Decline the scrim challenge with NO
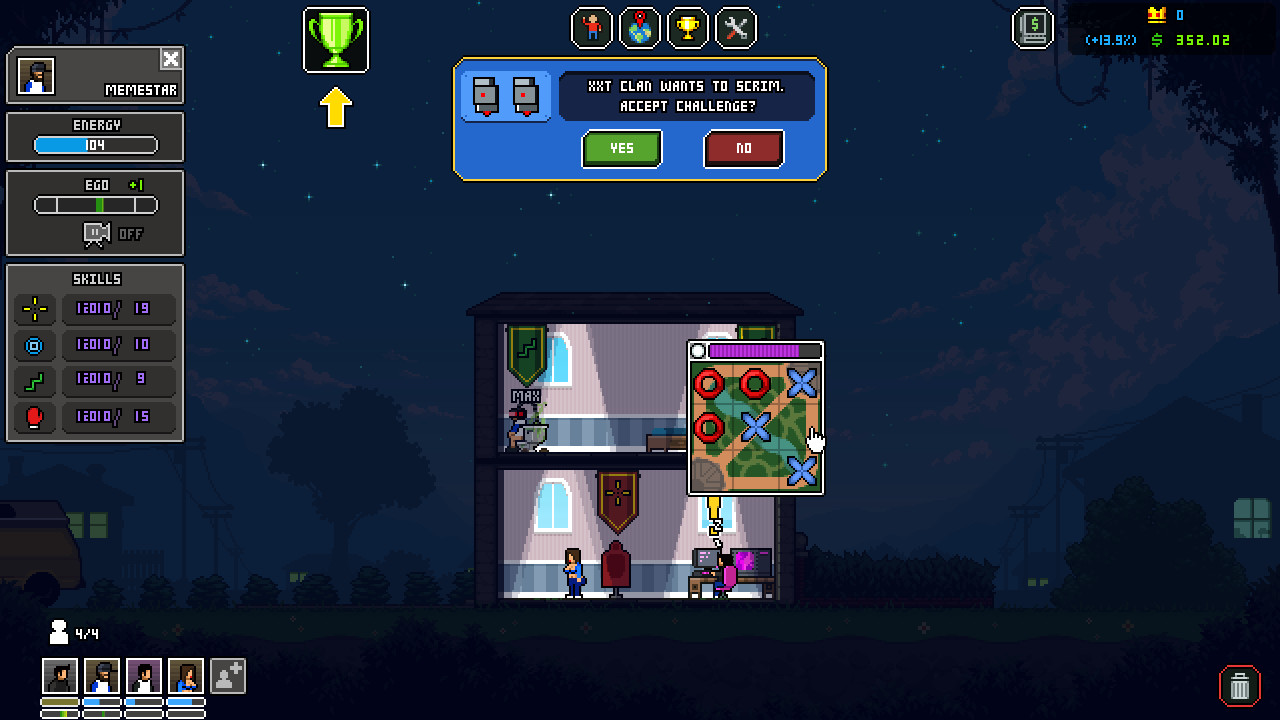This screenshot has width=1280, height=720. click(x=744, y=148)
